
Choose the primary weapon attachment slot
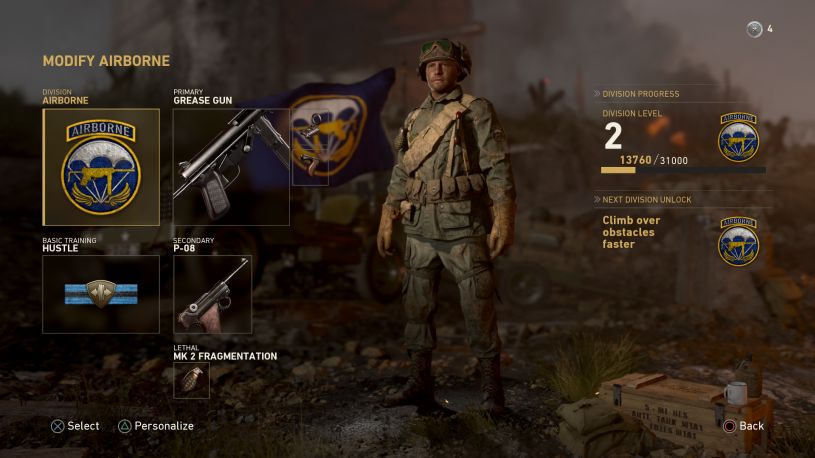(310, 147)
